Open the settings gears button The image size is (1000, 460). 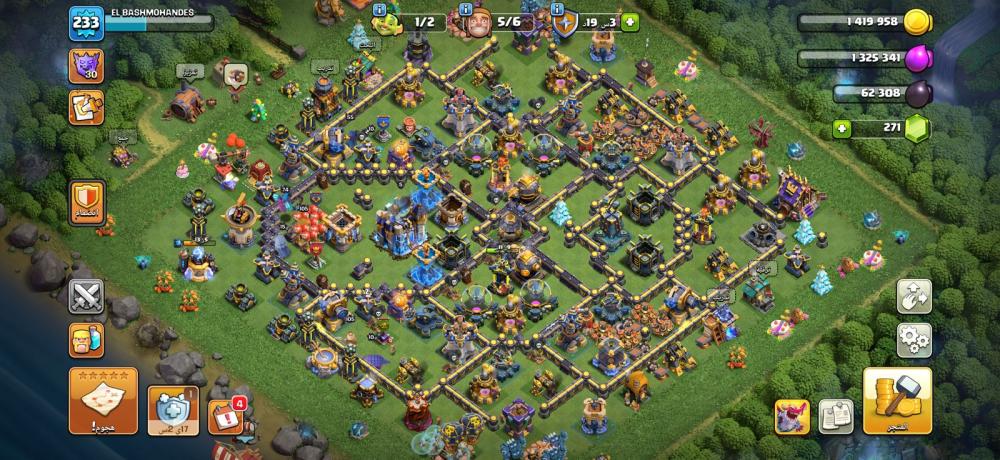(x=914, y=340)
